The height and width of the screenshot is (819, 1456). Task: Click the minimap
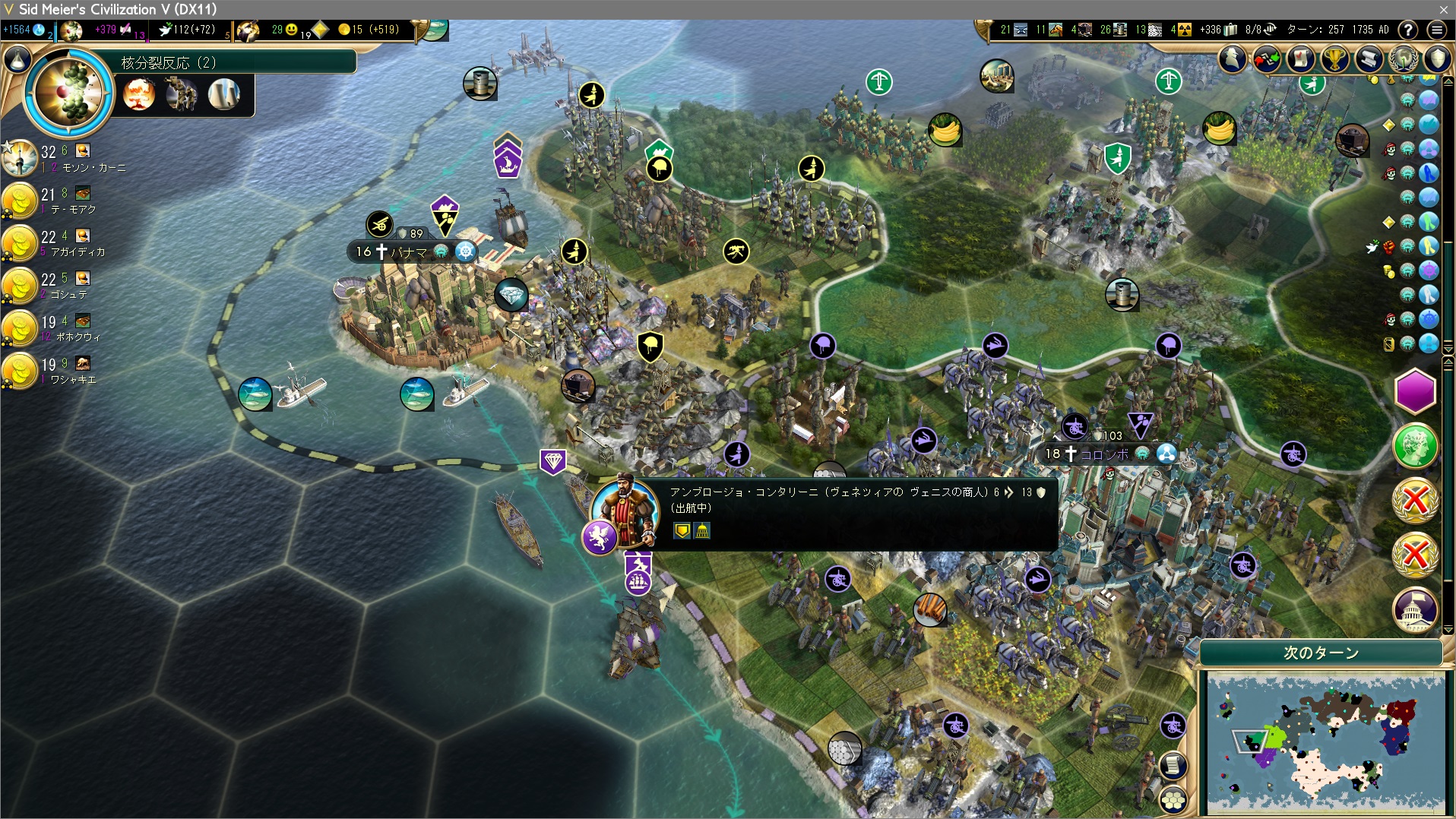[1325, 742]
